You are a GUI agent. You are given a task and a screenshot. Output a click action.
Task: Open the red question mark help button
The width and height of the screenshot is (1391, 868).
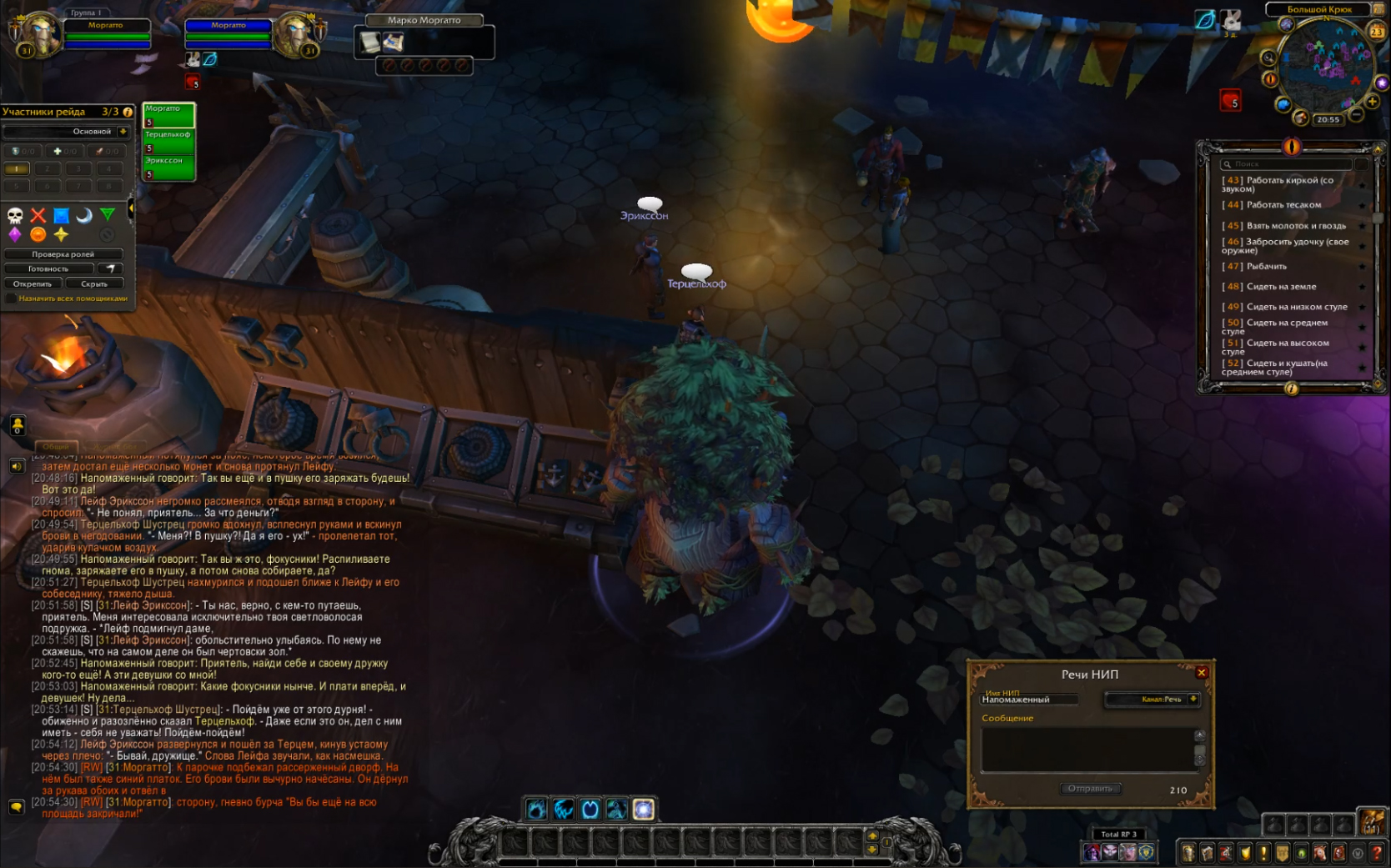(1378, 853)
